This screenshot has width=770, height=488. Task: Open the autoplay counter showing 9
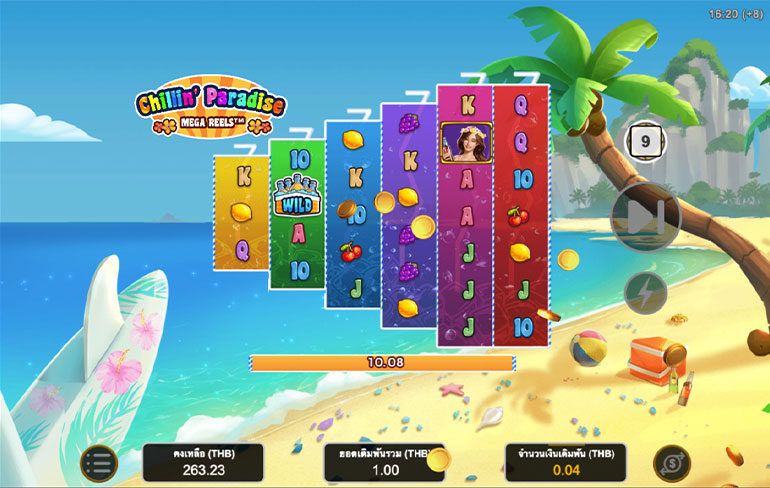point(645,142)
